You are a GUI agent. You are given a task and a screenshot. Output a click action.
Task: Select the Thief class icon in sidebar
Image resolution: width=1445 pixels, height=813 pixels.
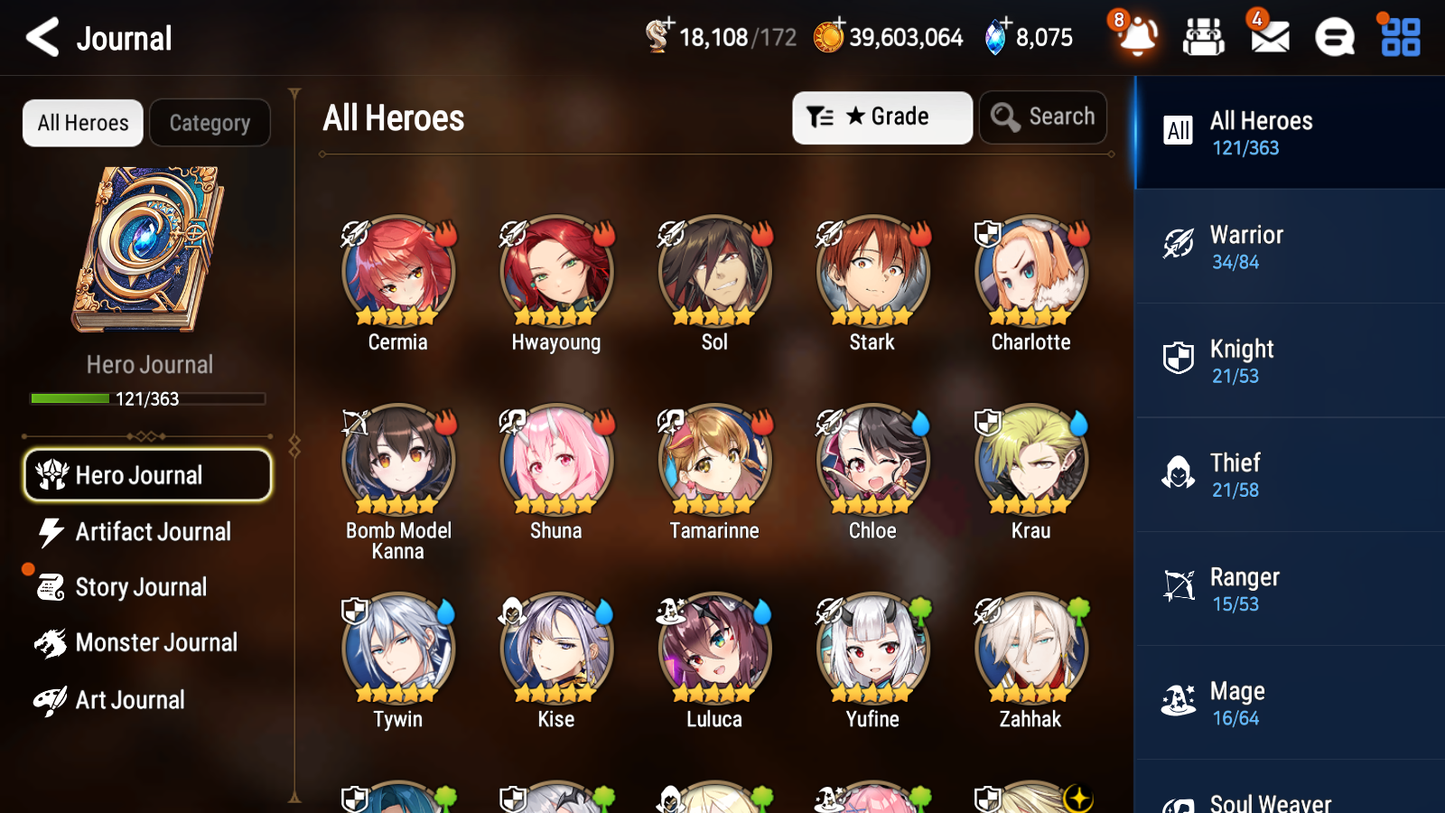[x=1179, y=474]
